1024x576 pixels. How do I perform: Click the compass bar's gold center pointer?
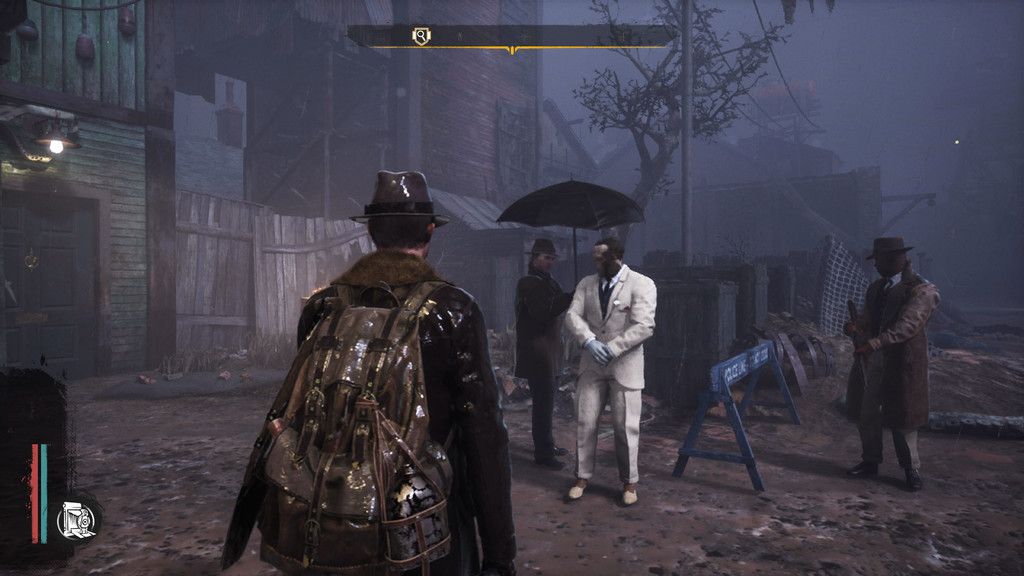512,50
